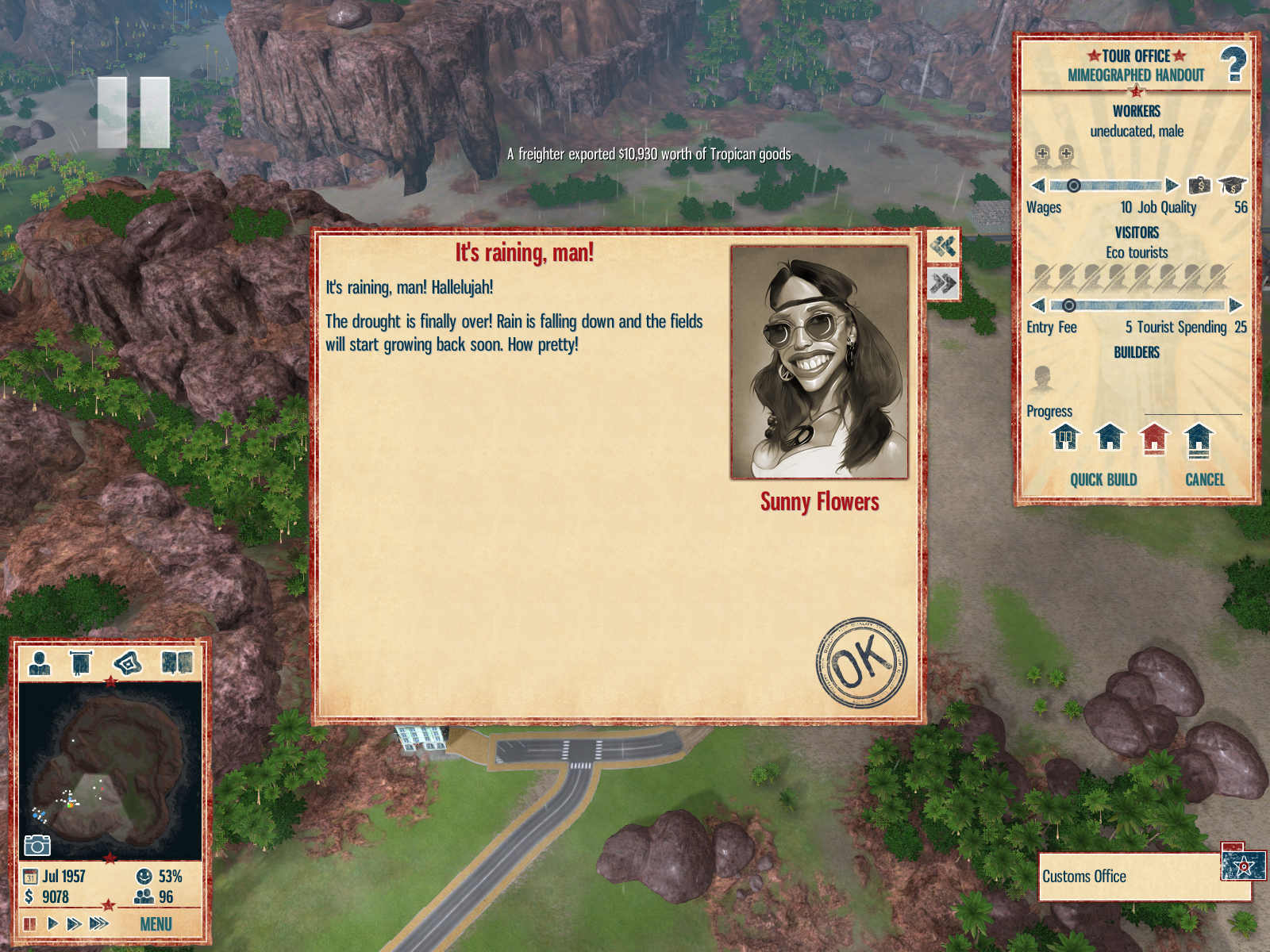Increase wages with the right arrow
The height and width of the screenshot is (952, 1270).
[1172, 186]
